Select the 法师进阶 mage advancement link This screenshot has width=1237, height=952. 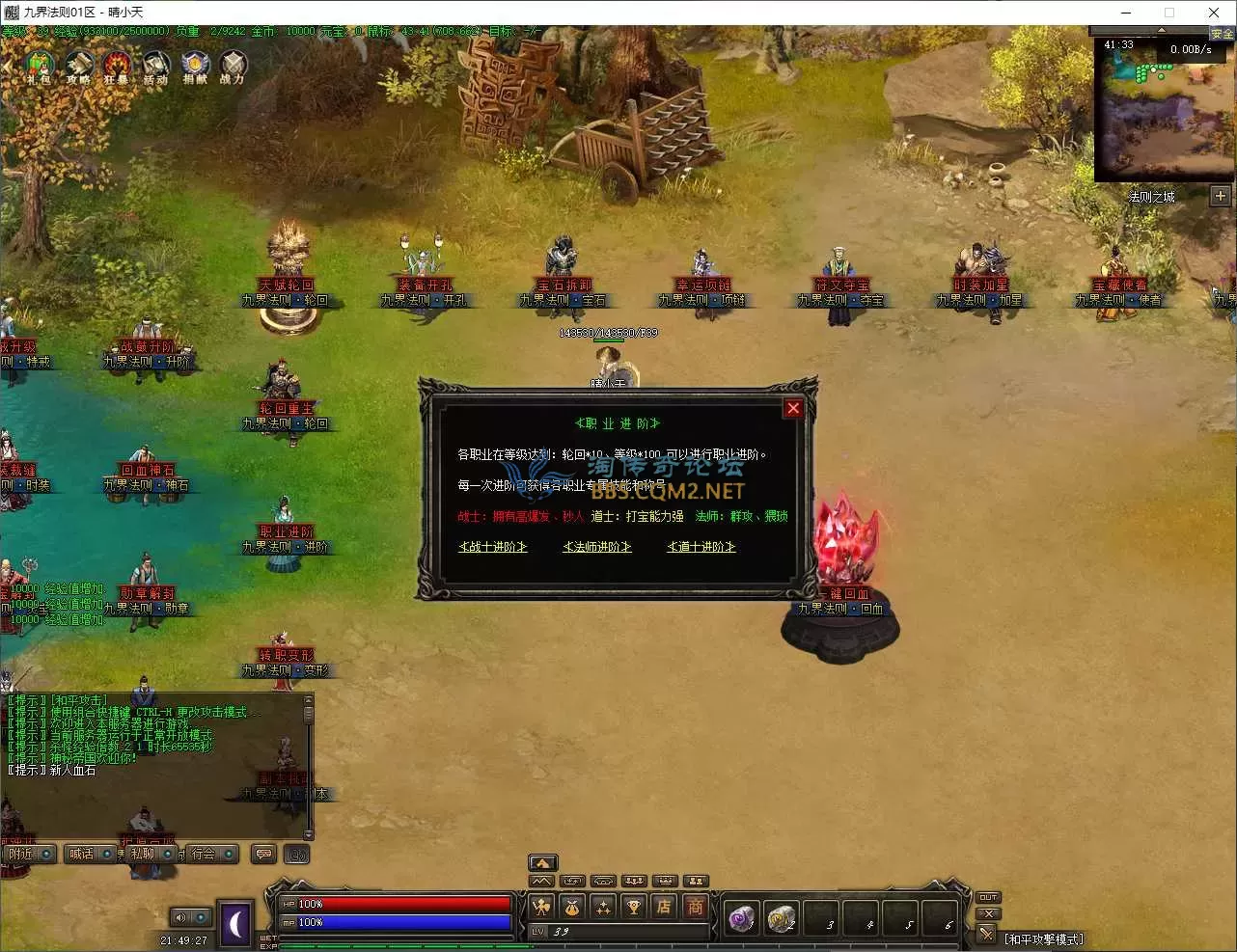[597, 547]
